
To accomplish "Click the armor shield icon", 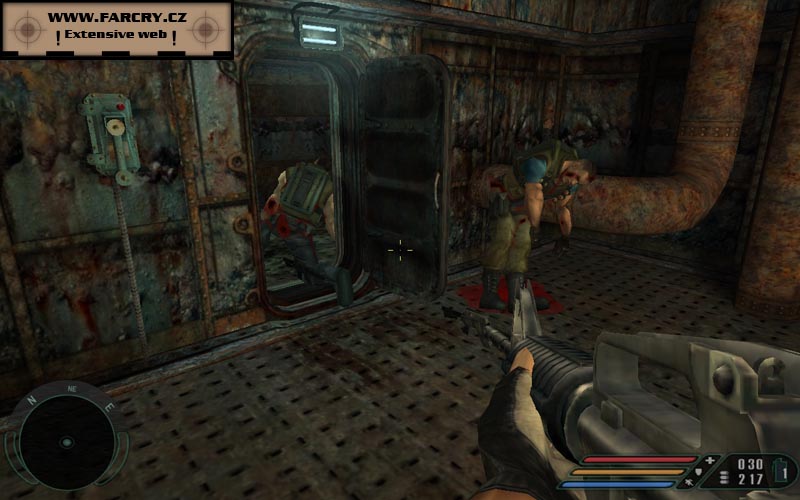I will click(697, 472).
